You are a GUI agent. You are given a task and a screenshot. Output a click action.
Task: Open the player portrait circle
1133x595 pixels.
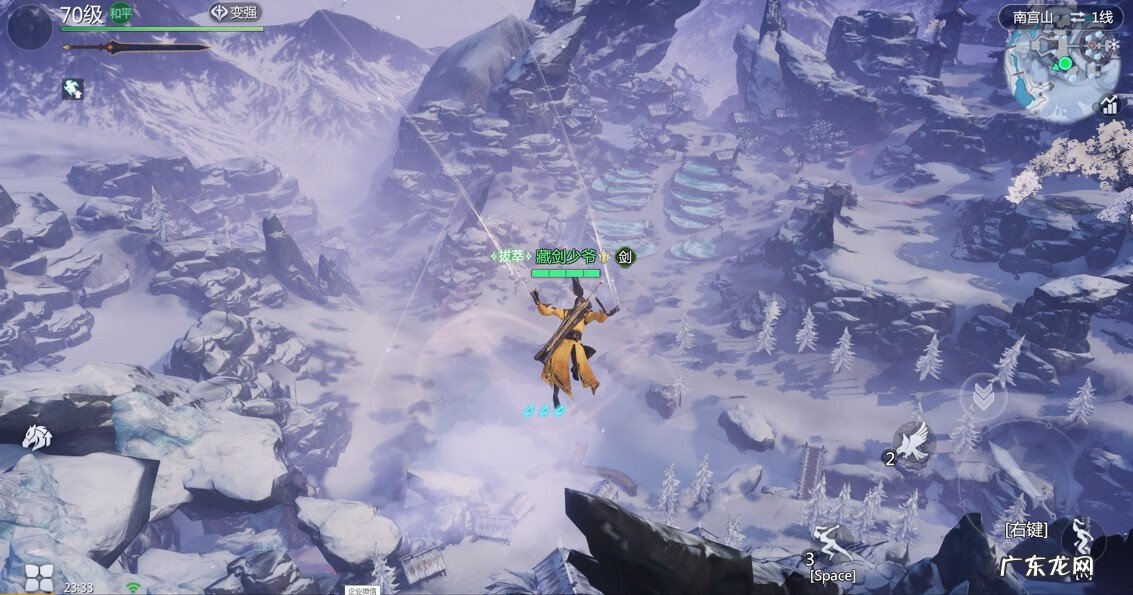click(x=29, y=28)
